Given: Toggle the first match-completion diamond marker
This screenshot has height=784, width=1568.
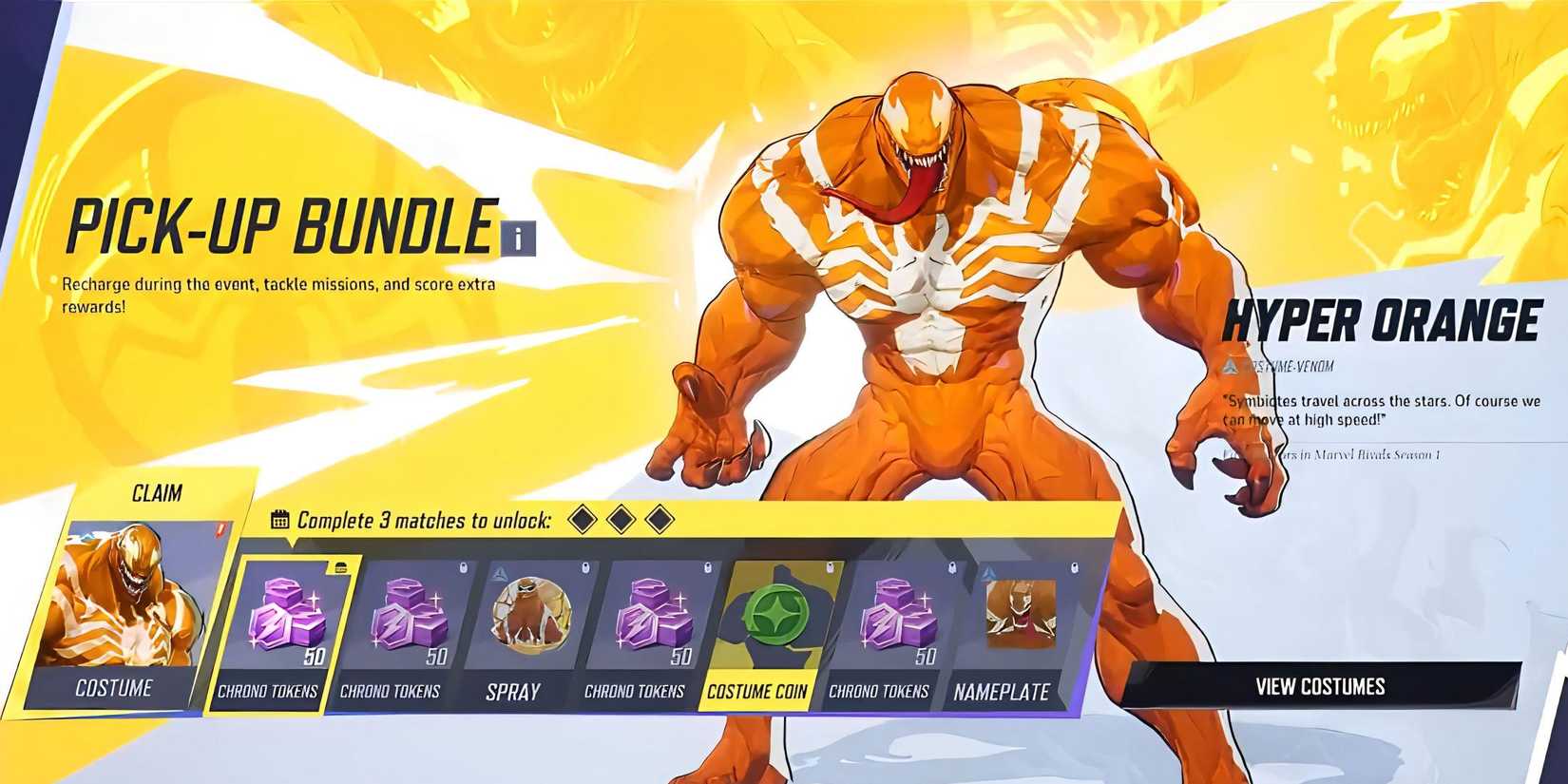Looking at the screenshot, I should 582,519.
